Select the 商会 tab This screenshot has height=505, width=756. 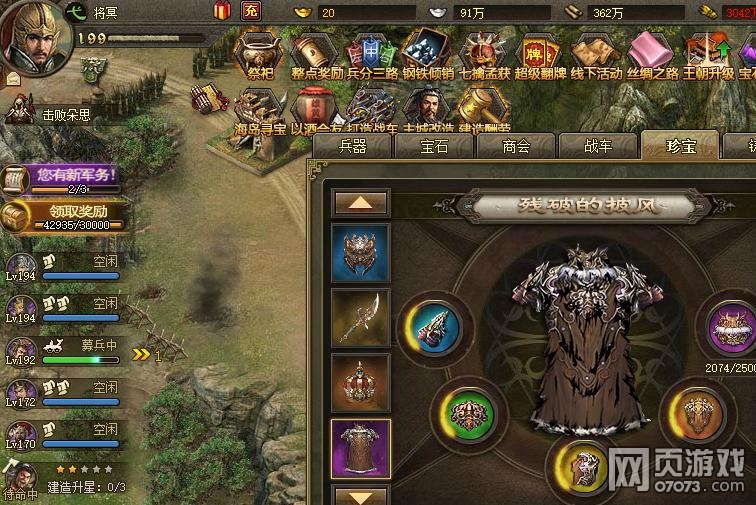pyautogui.click(x=516, y=146)
